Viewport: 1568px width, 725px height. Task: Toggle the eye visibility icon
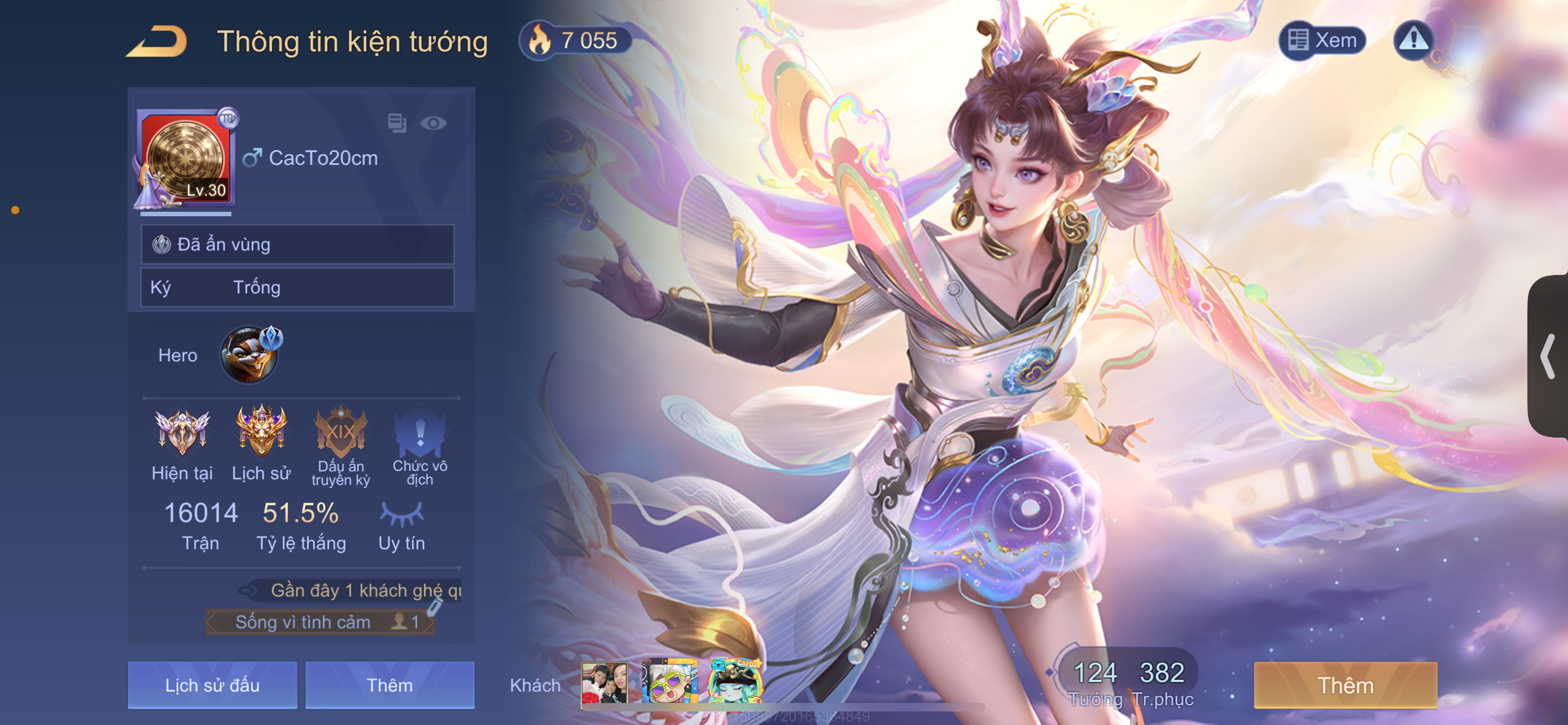click(x=433, y=124)
